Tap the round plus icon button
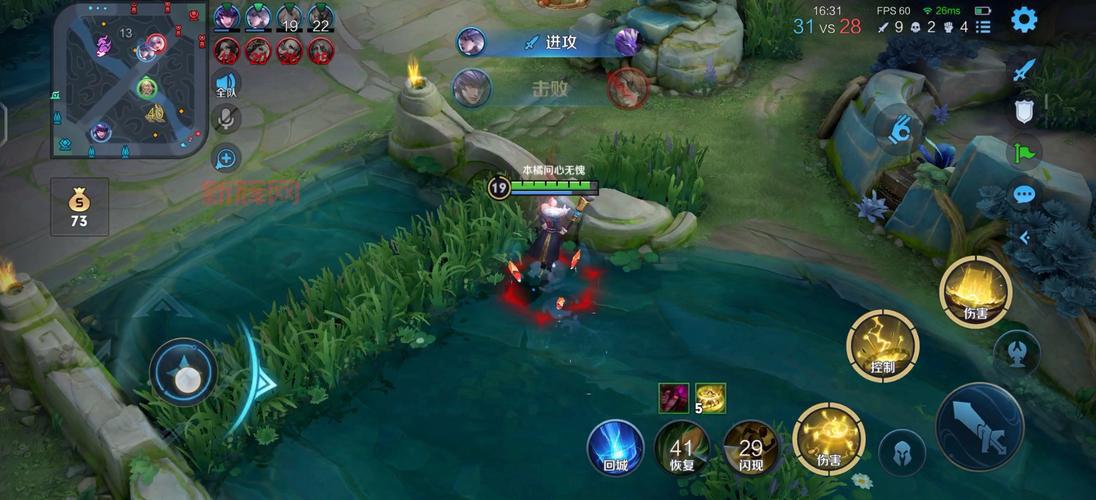The height and width of the screenshot is (500, 1096). pos(226,157)
